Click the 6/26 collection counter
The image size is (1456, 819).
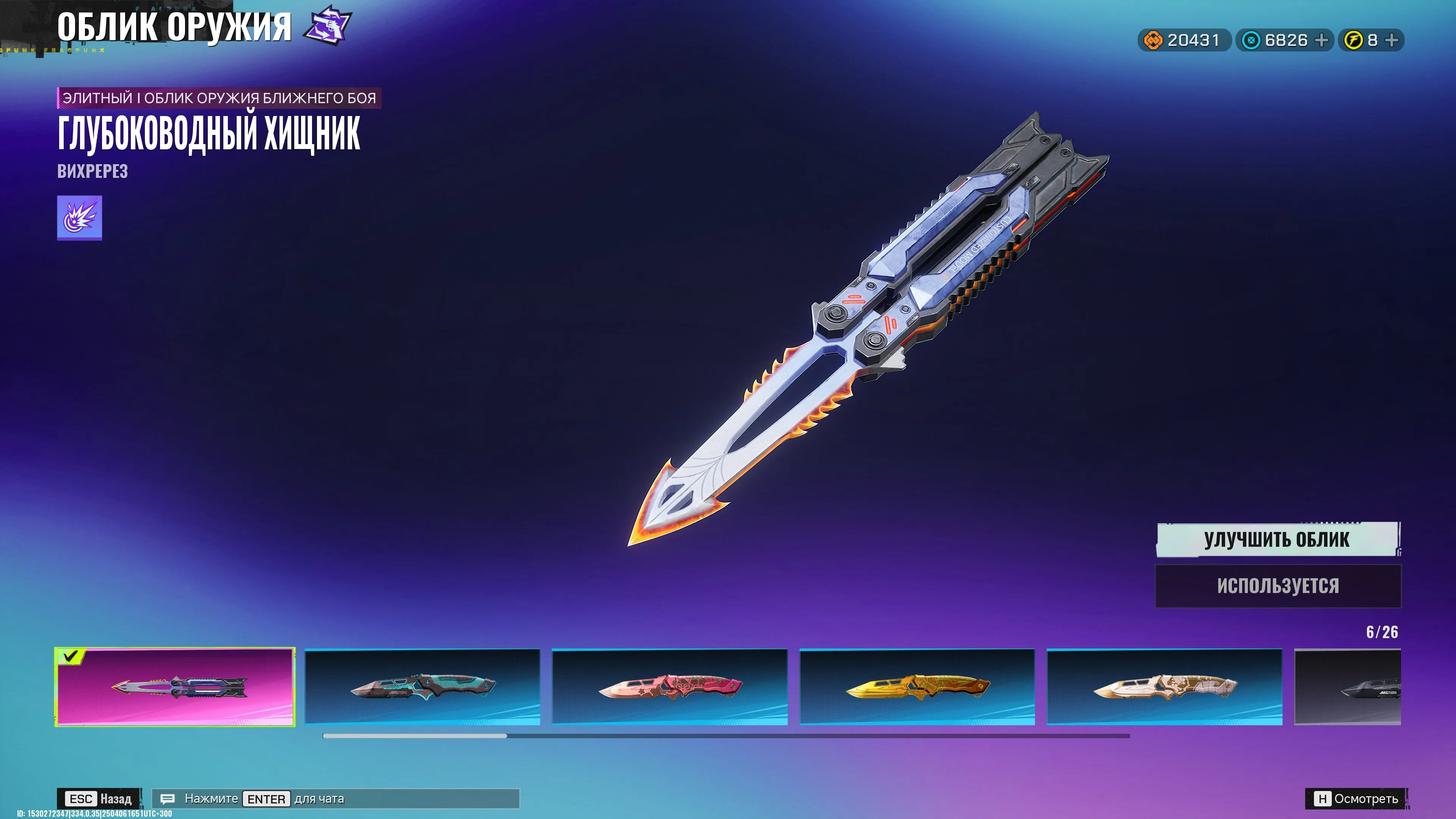click(x=1382, y=633)
